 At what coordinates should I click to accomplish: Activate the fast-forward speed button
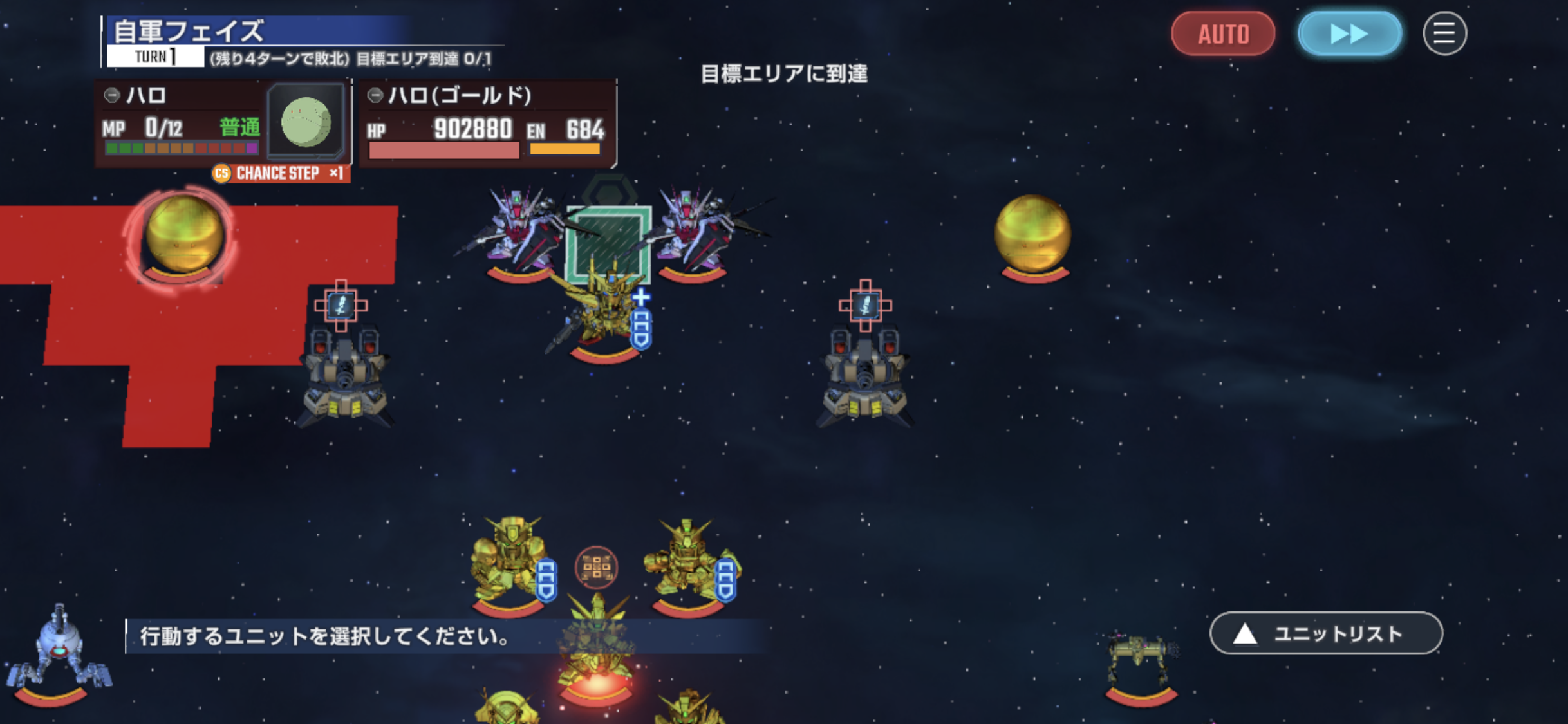1349,33
